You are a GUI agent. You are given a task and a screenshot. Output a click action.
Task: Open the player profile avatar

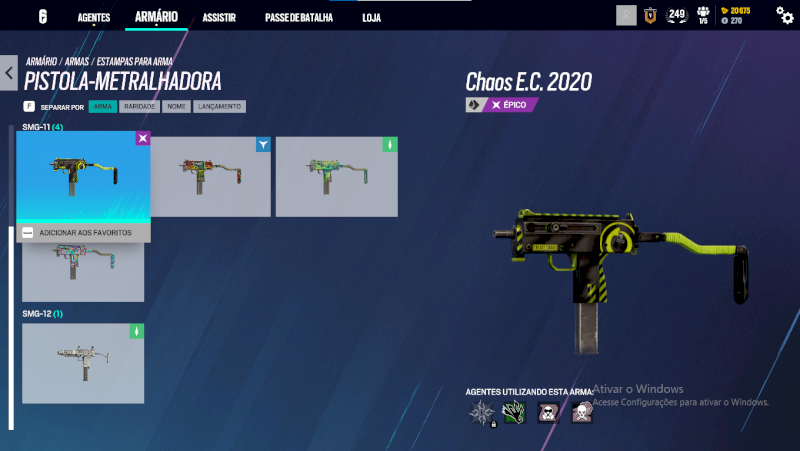pyautogui.click(x=626, y=15)
